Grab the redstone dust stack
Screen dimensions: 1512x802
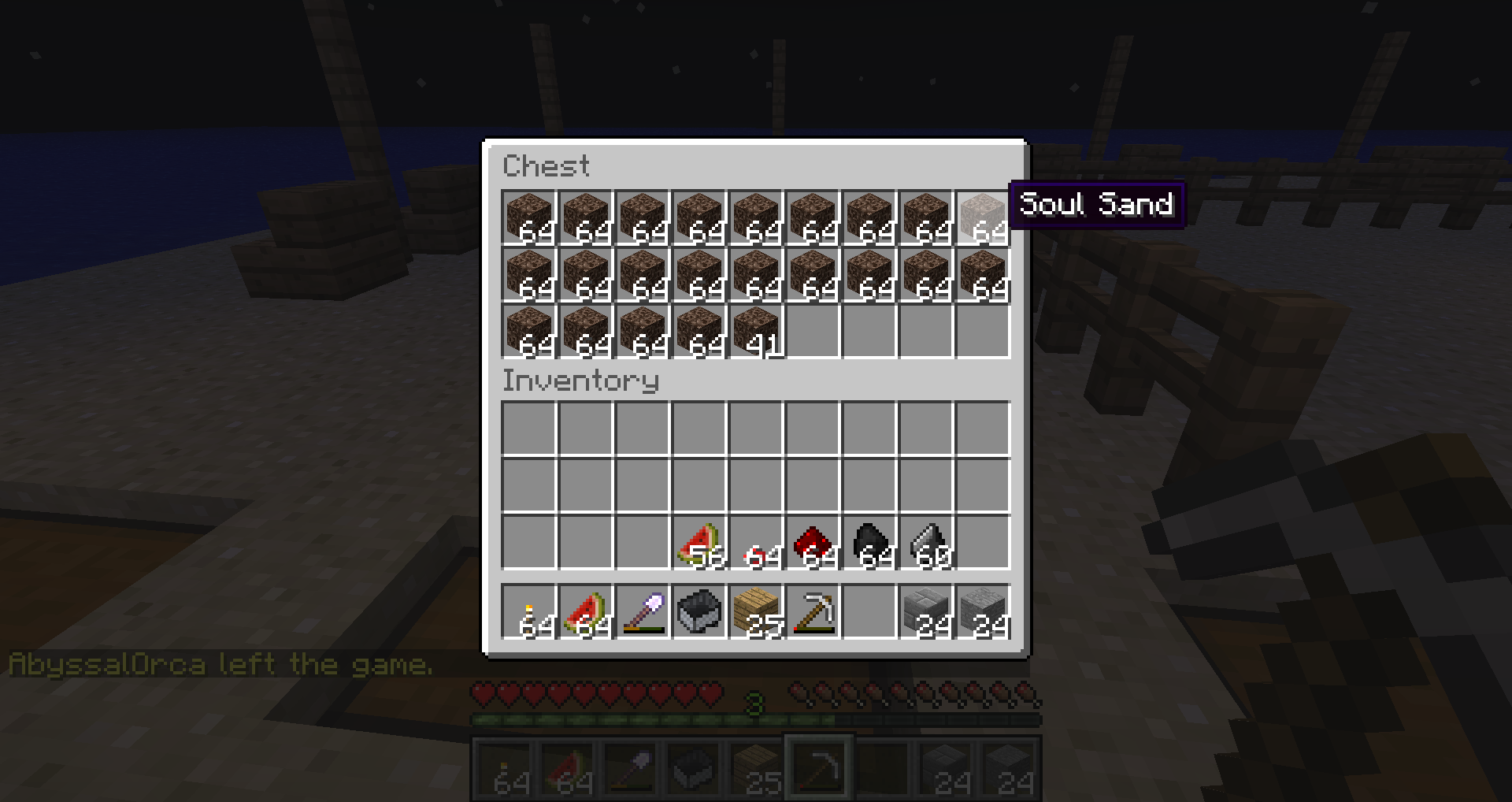point(813,543)
